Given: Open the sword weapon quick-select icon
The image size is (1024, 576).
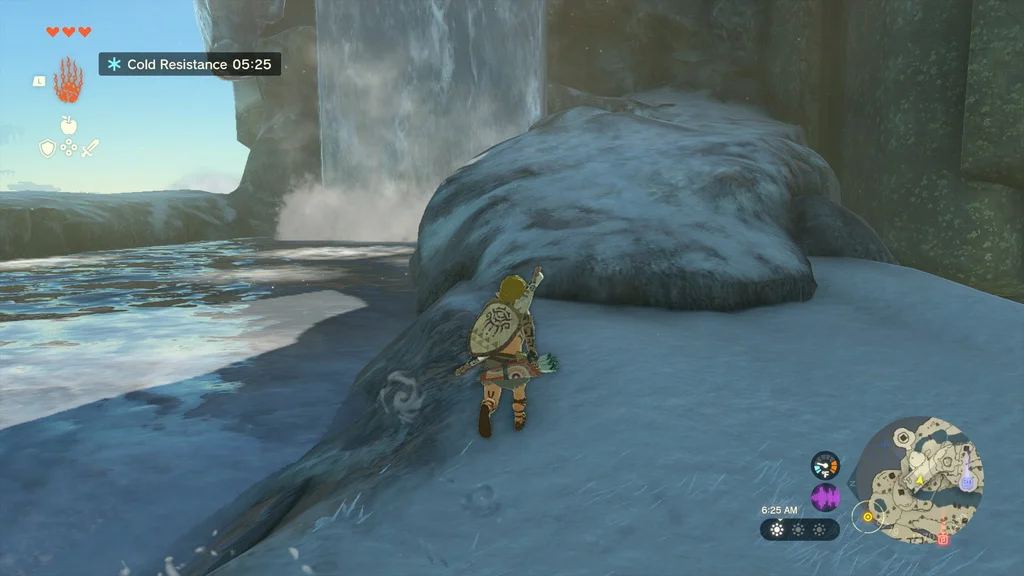Looking at the screenshot, I should click(91, 148).
